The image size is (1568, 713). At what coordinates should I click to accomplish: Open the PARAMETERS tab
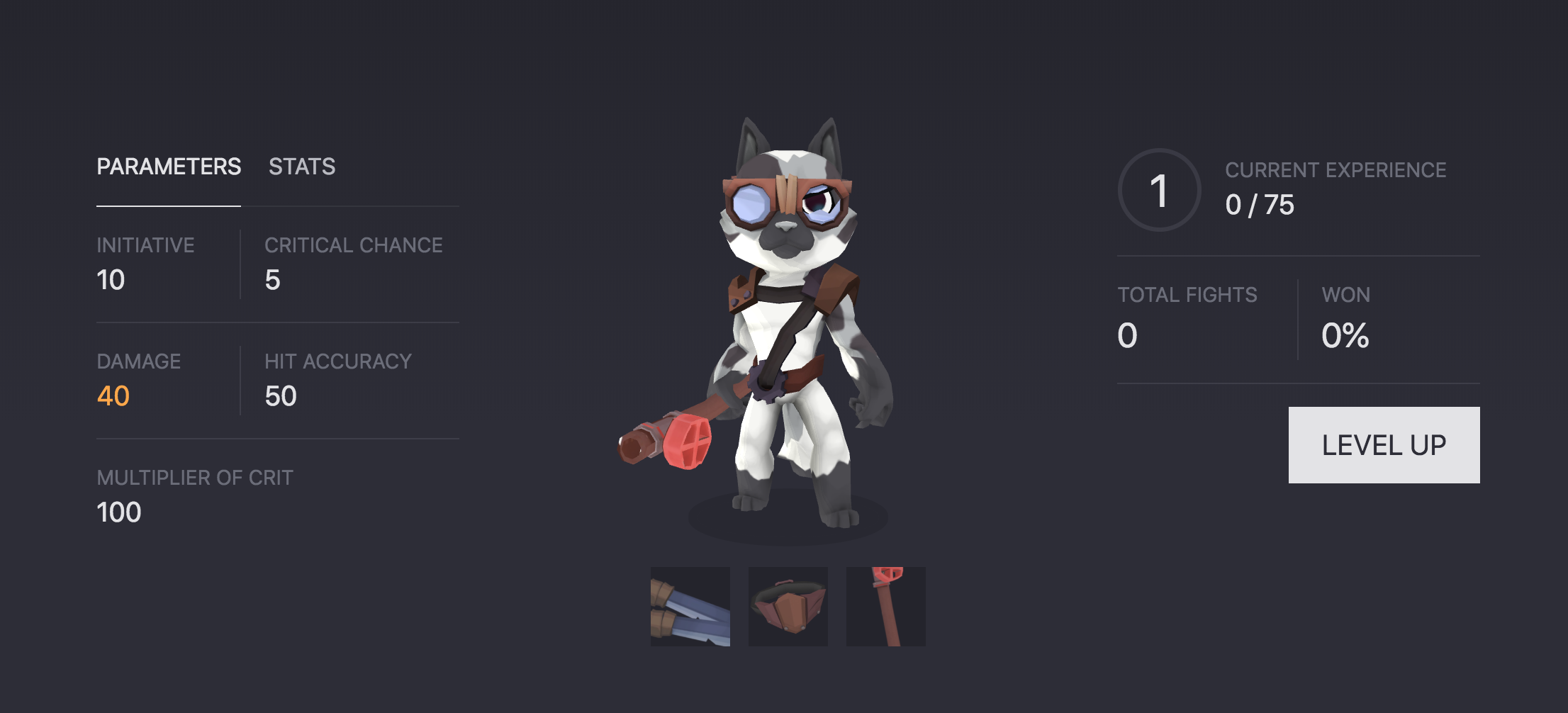168,167
